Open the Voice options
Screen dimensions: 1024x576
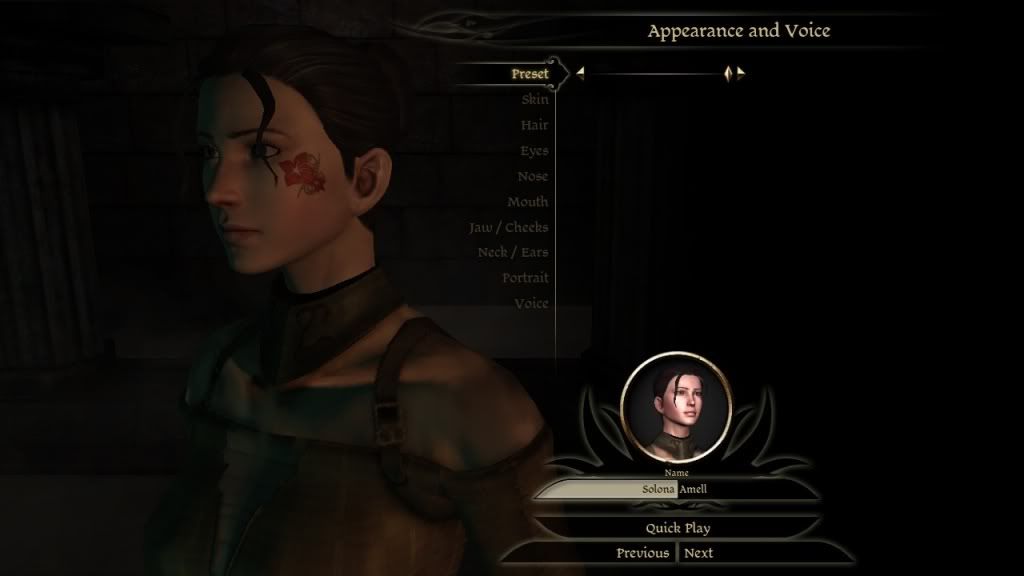[532, 303]
